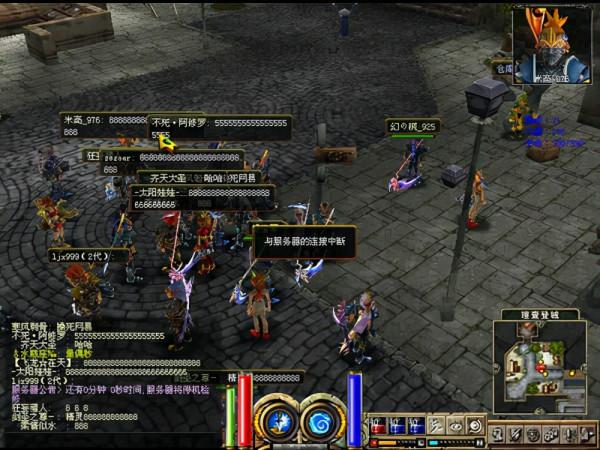This screenshot has width=600, height=450.
Task: Open the town minimap
Action: pyautogui.click(x=540, y=365)
